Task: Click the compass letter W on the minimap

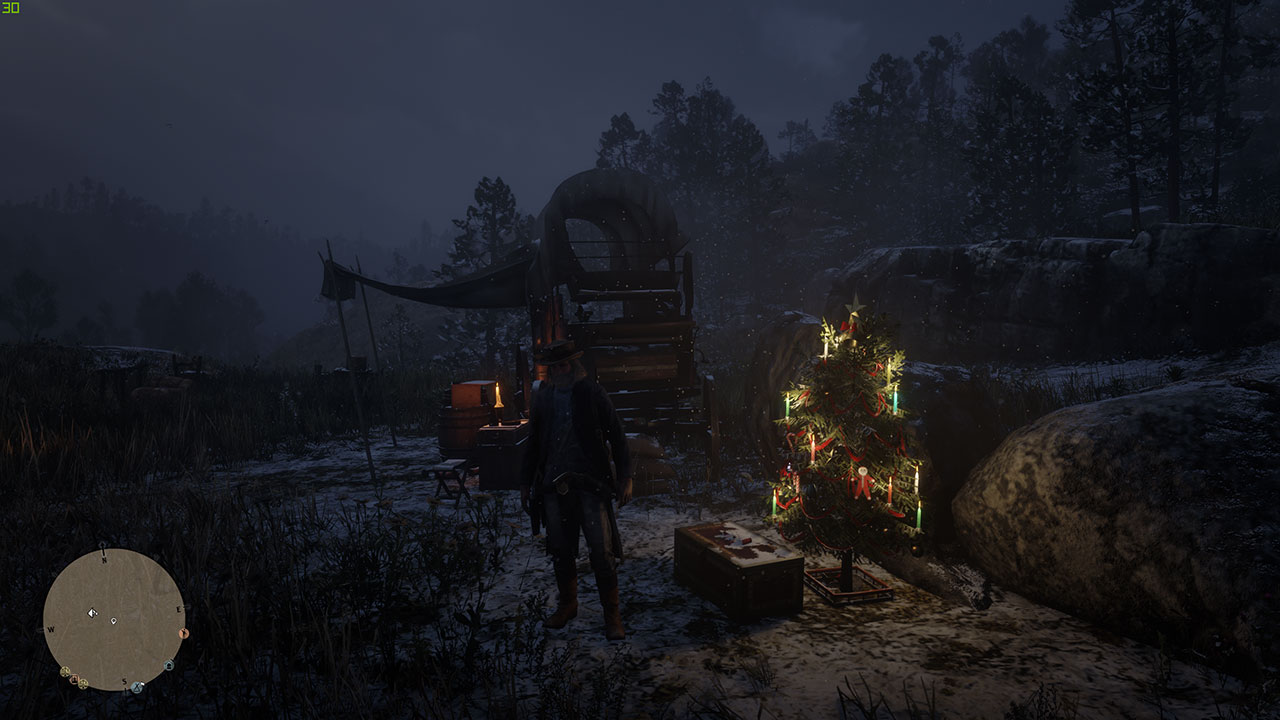Action: (51, 629)
